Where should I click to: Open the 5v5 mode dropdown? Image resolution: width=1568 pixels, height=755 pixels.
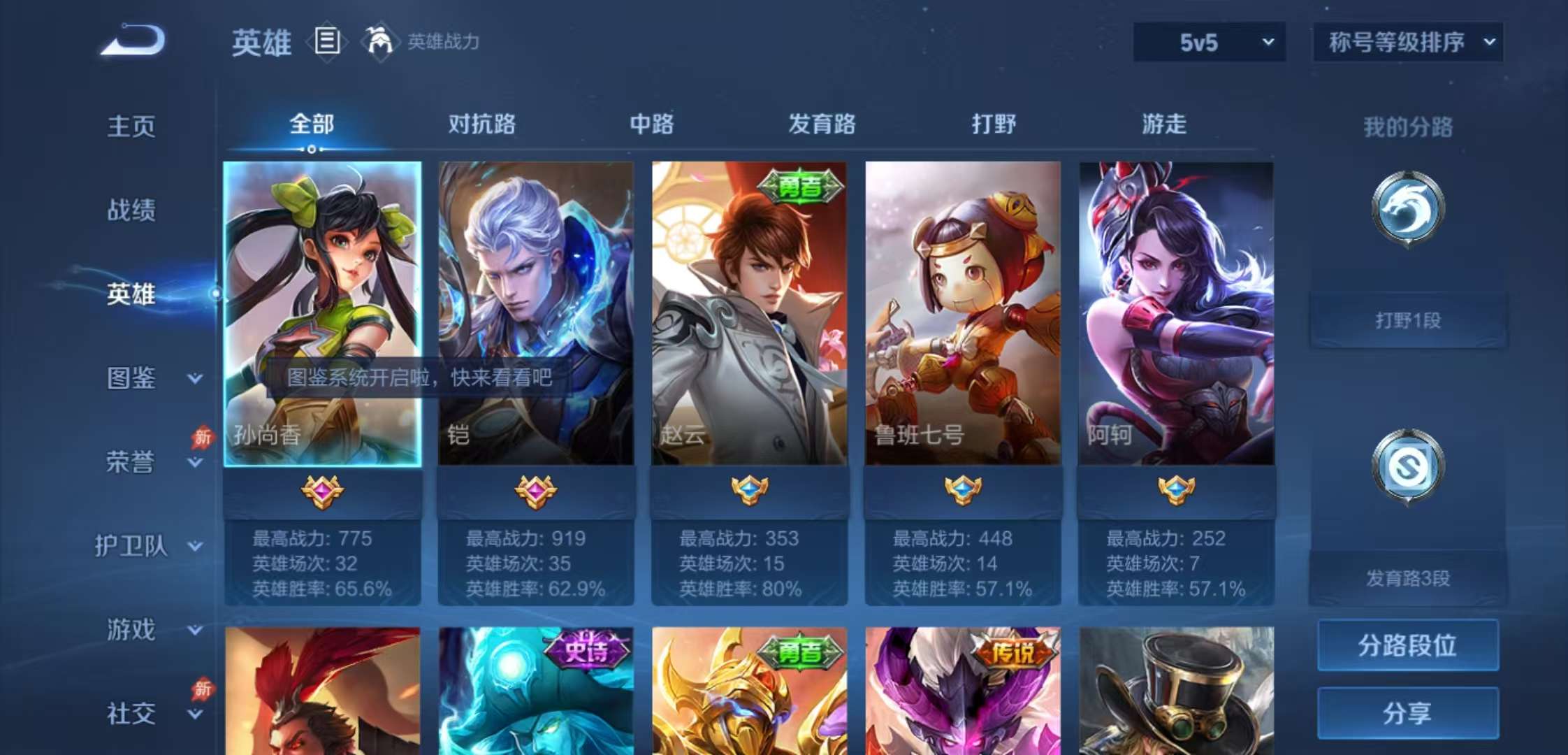(x=1208, y=41)
